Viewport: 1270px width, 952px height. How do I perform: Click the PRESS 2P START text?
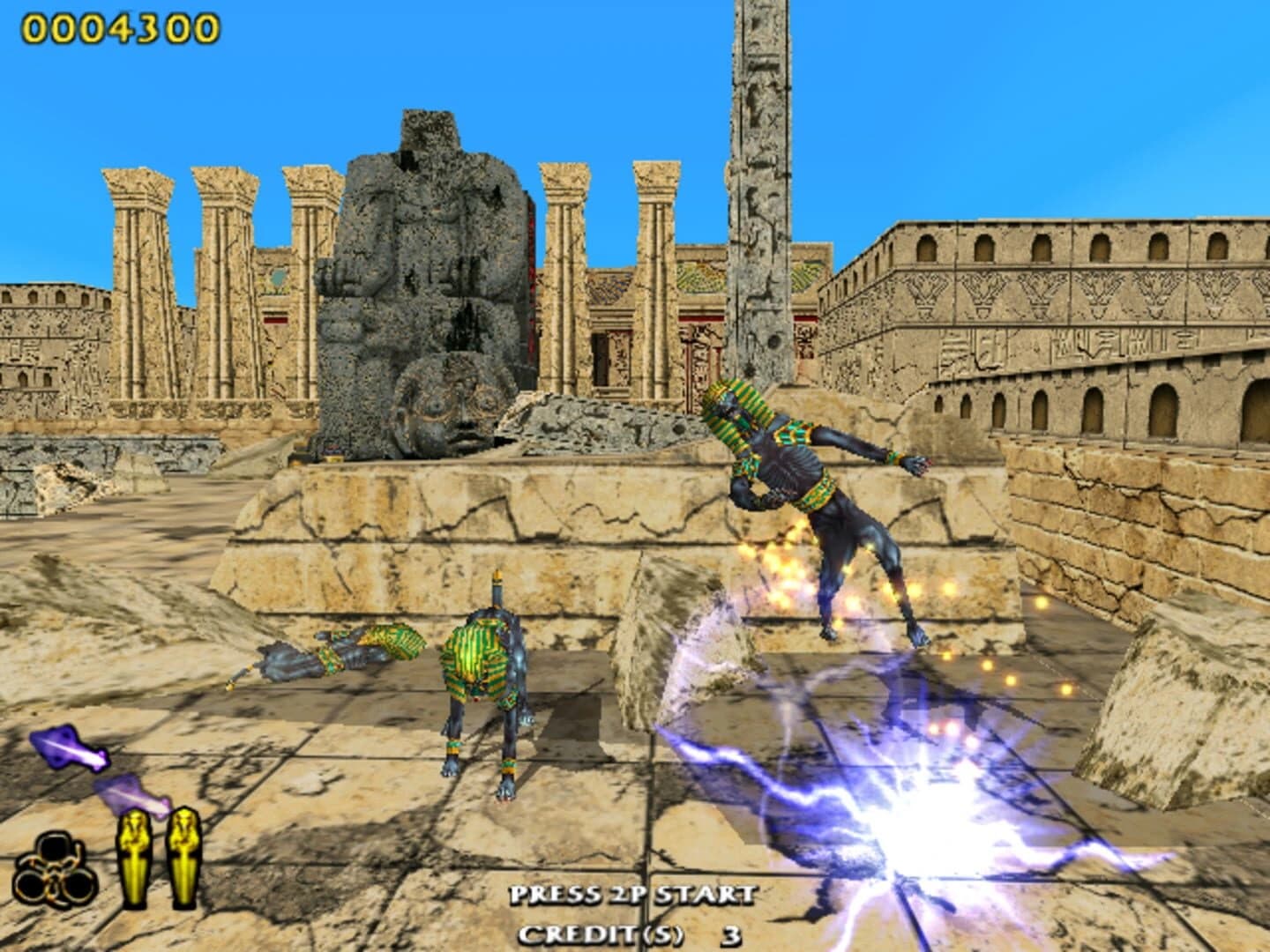click(x=631, y=893)
